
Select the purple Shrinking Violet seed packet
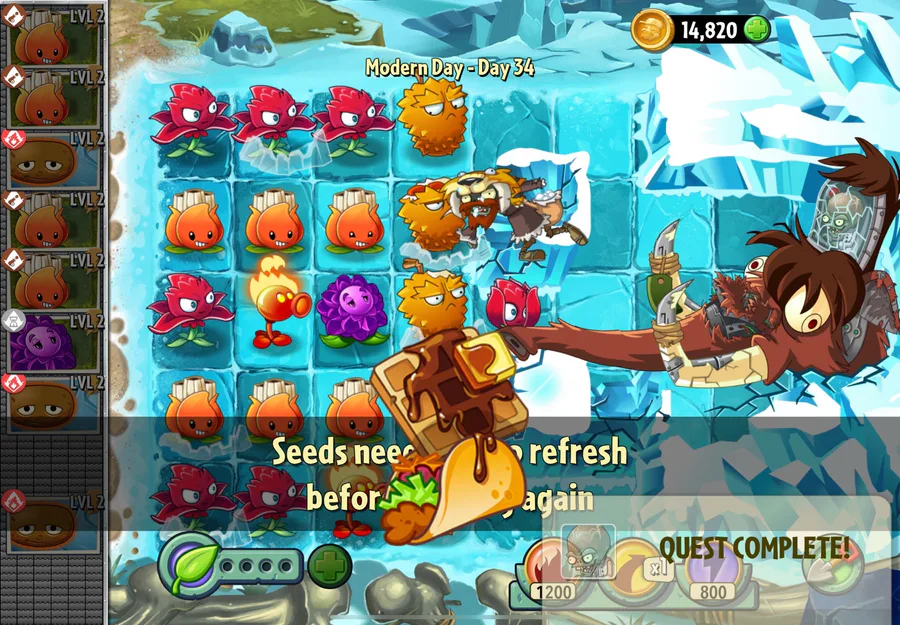pos(53,341)
